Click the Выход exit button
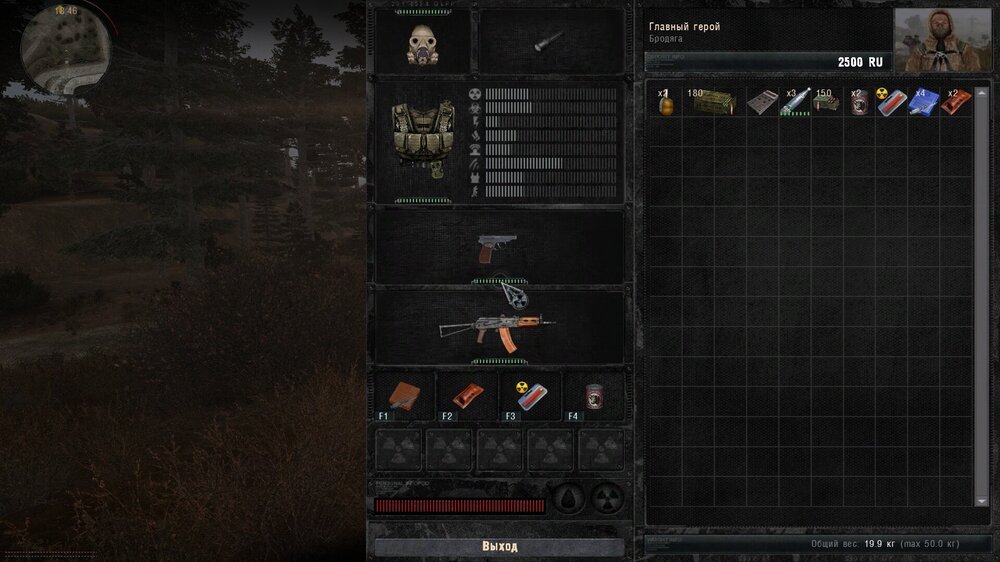1000x562 pixels. point(499,547)
